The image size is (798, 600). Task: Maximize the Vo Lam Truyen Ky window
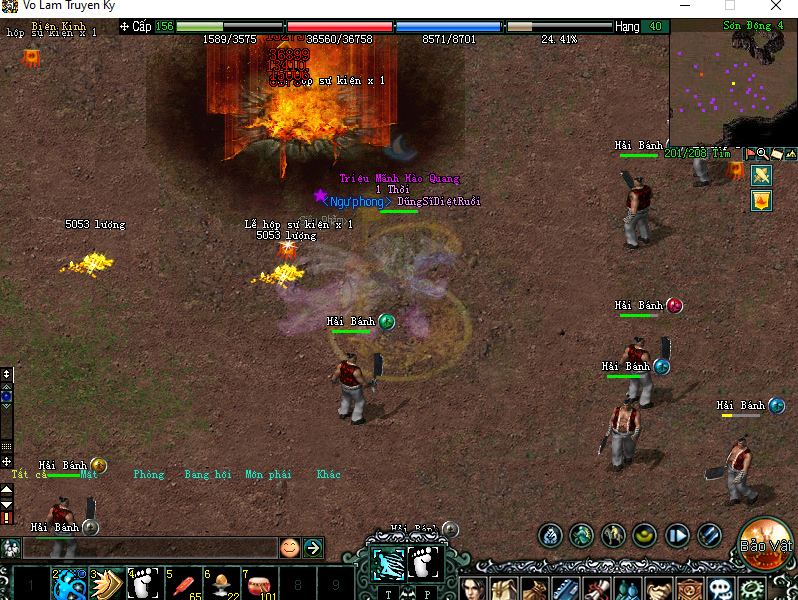pos(729,6)
